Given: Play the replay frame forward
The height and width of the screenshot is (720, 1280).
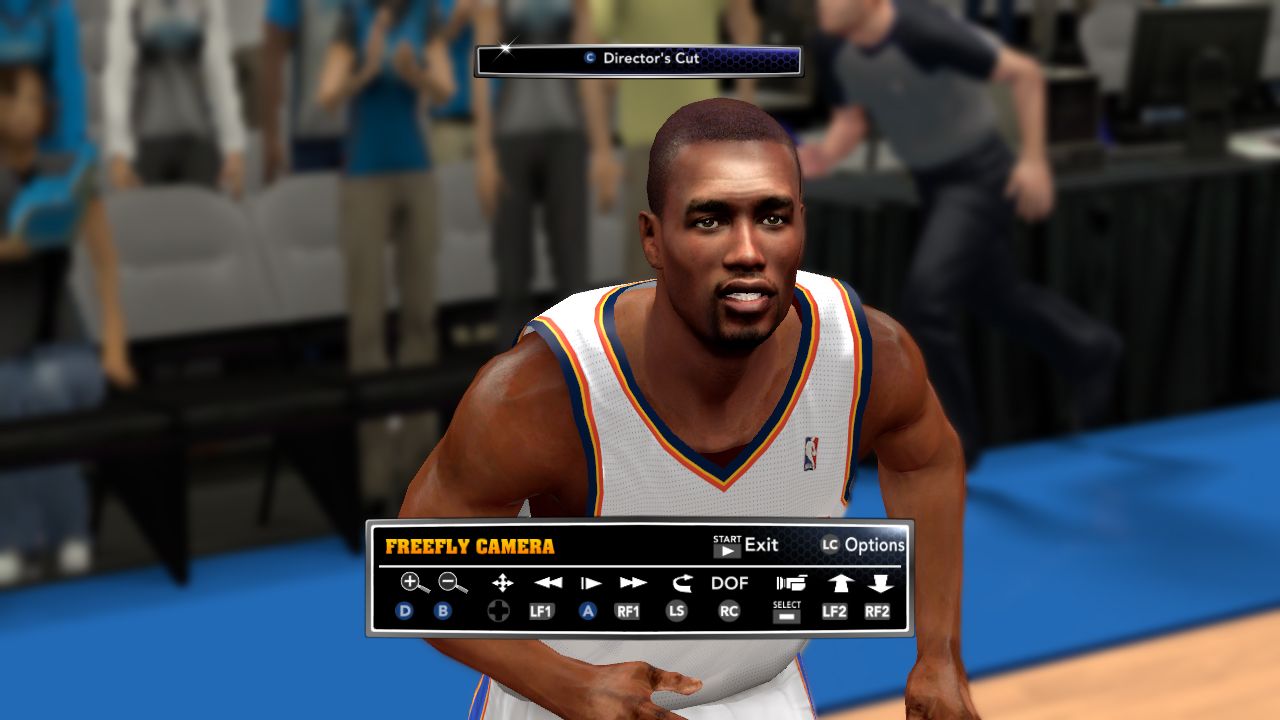Looking at the screenshot, I should (x=591, y=583).
